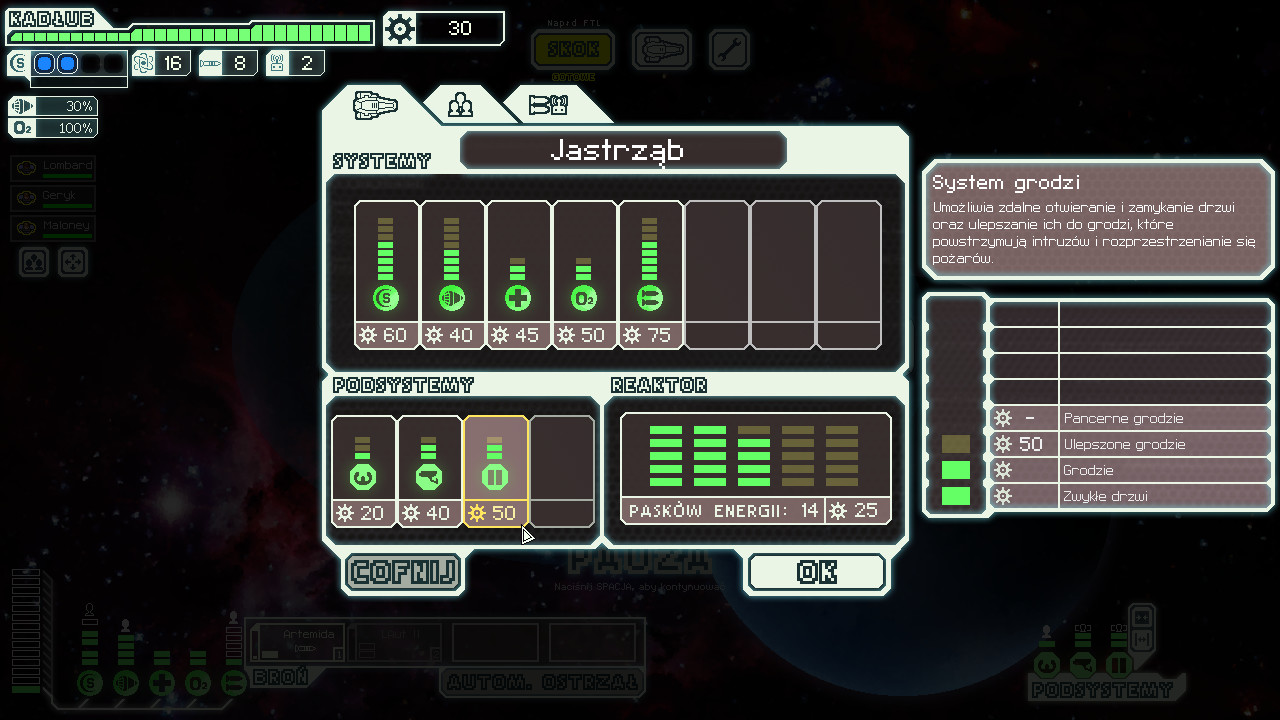
Task: Upgrade the highlighted door subsystem for 50
Action: click(495, 470)
